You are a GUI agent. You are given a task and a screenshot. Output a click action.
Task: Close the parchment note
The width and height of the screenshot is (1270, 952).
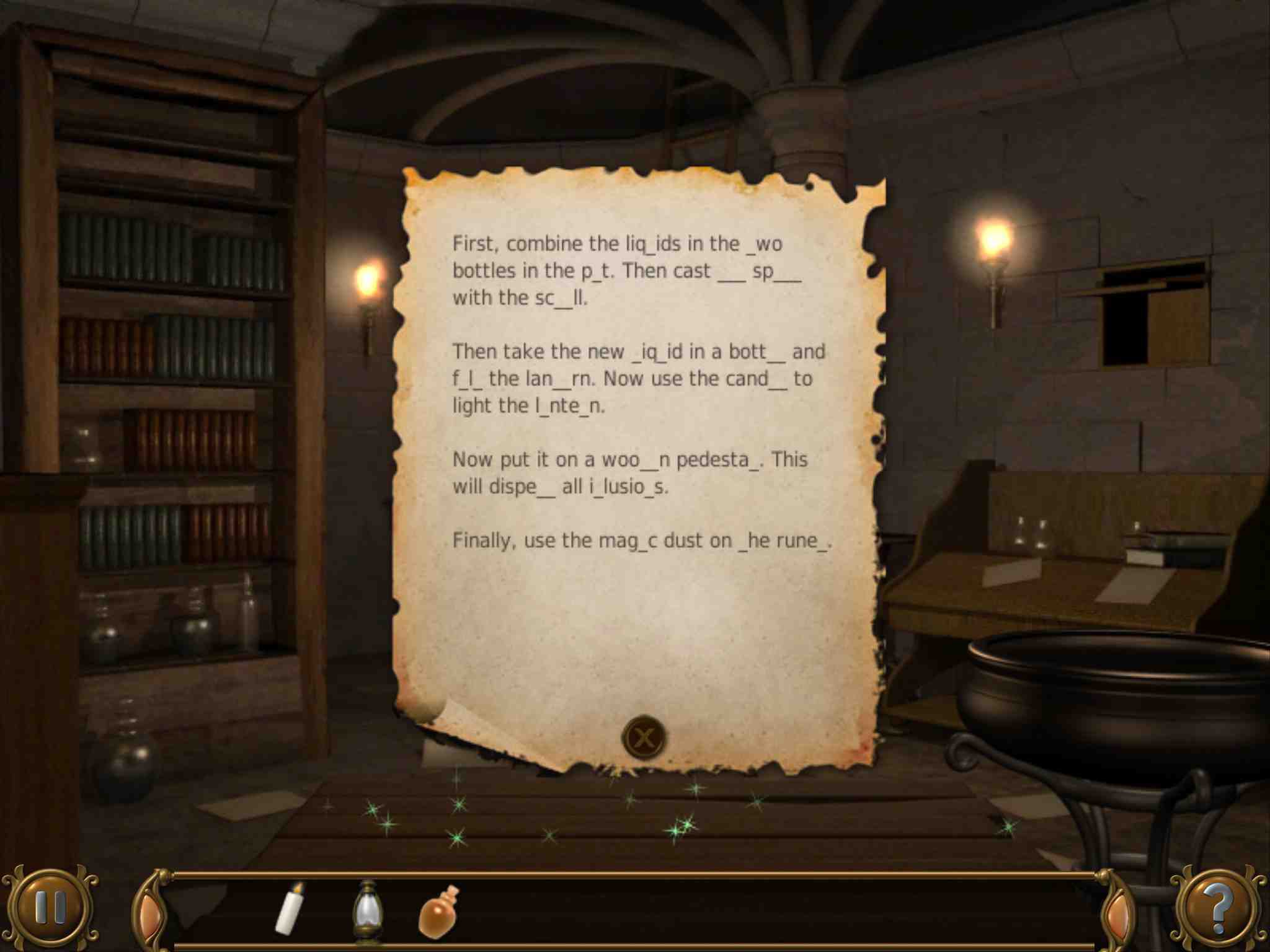click(644, 737)
